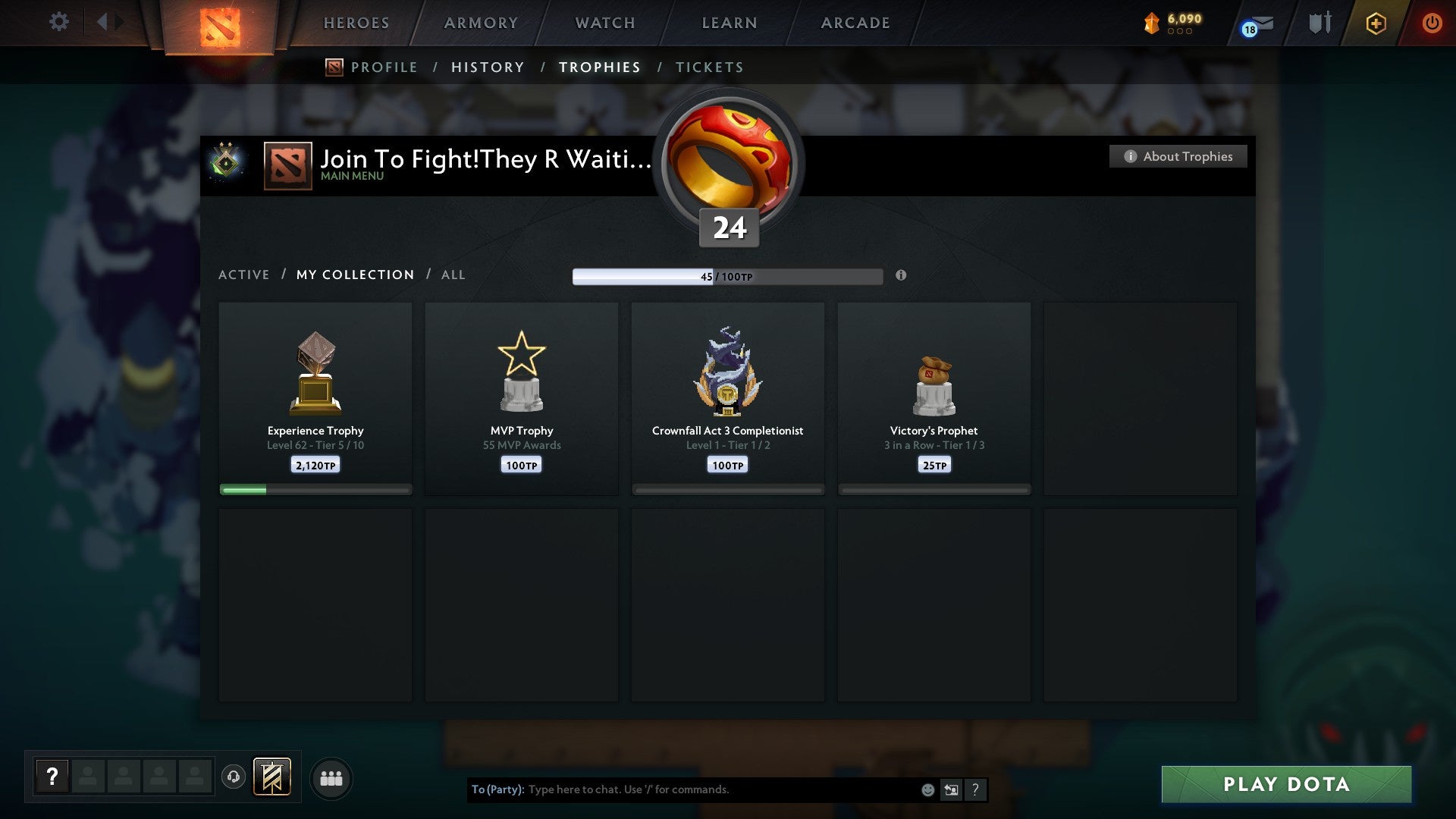Toggle the Active trophies filter
The height and width of the screenshot is (819, 1456).
(244, 275)
